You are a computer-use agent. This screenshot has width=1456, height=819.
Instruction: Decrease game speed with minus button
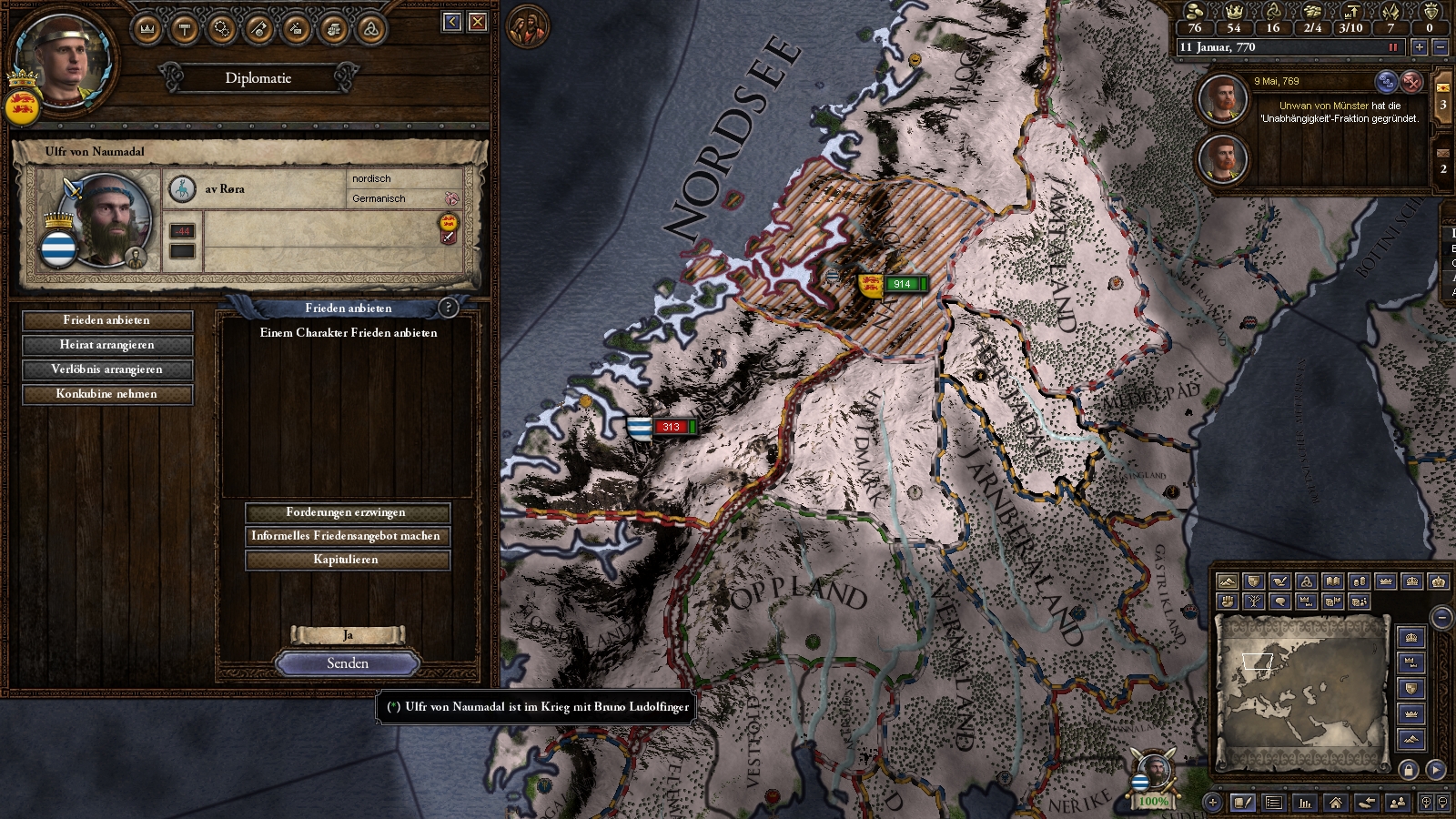click(1440, 47)
